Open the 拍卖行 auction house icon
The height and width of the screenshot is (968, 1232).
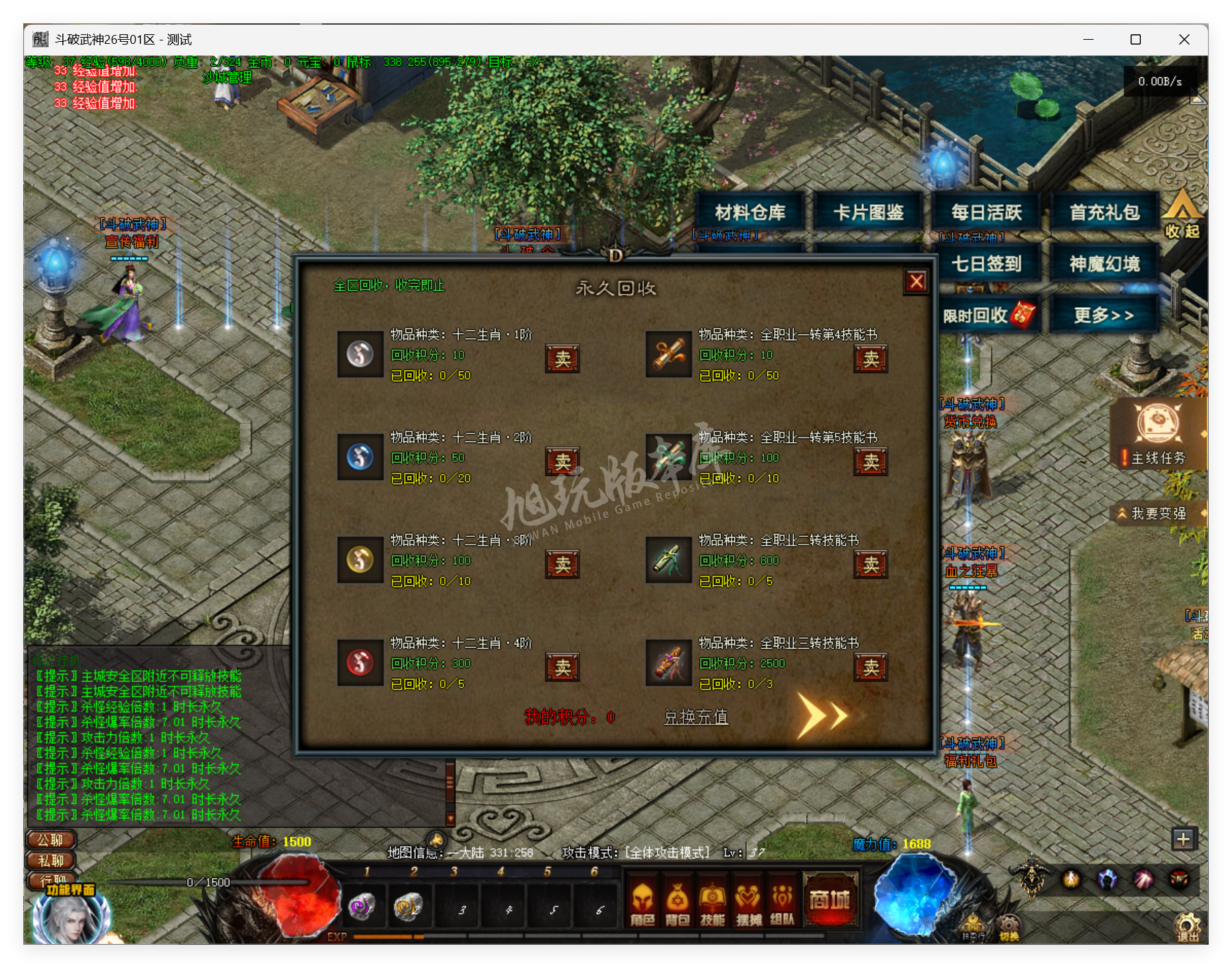[974, 927]
